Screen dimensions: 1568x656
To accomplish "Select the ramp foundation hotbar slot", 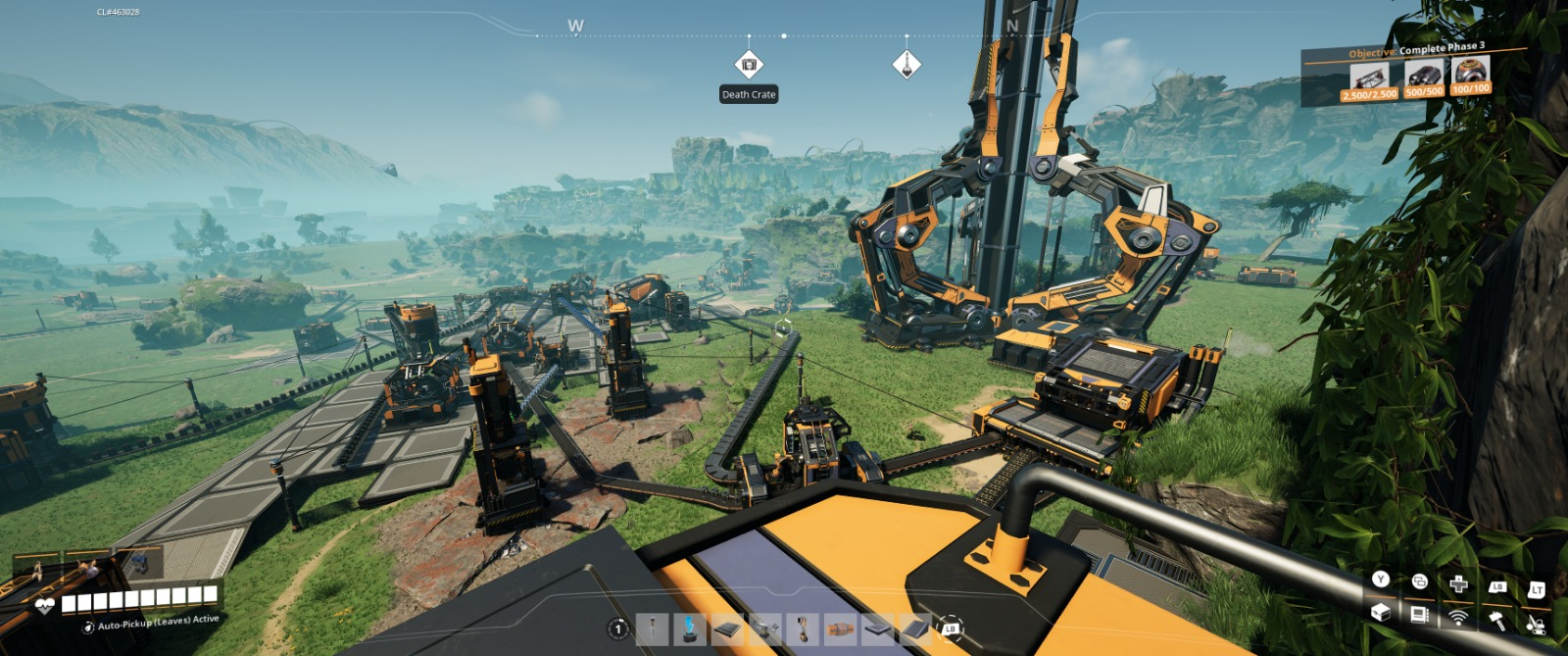I will coord(915,629).
